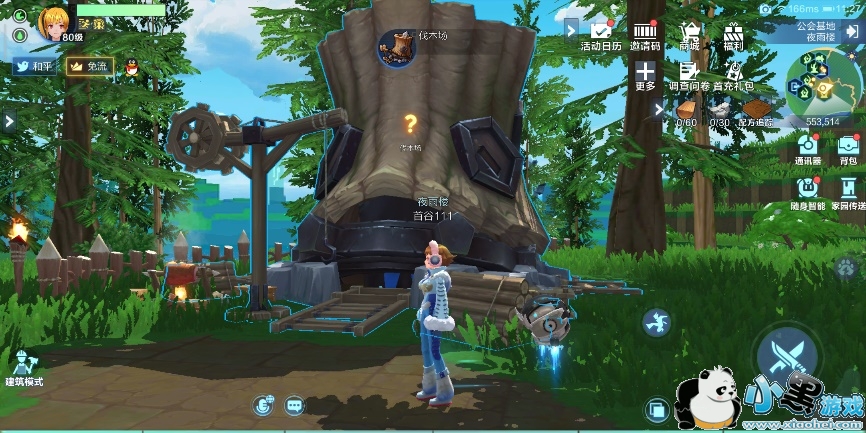Select the 免流 crown button
Viewport: 866px width, 433px height.
pos(89,66)
